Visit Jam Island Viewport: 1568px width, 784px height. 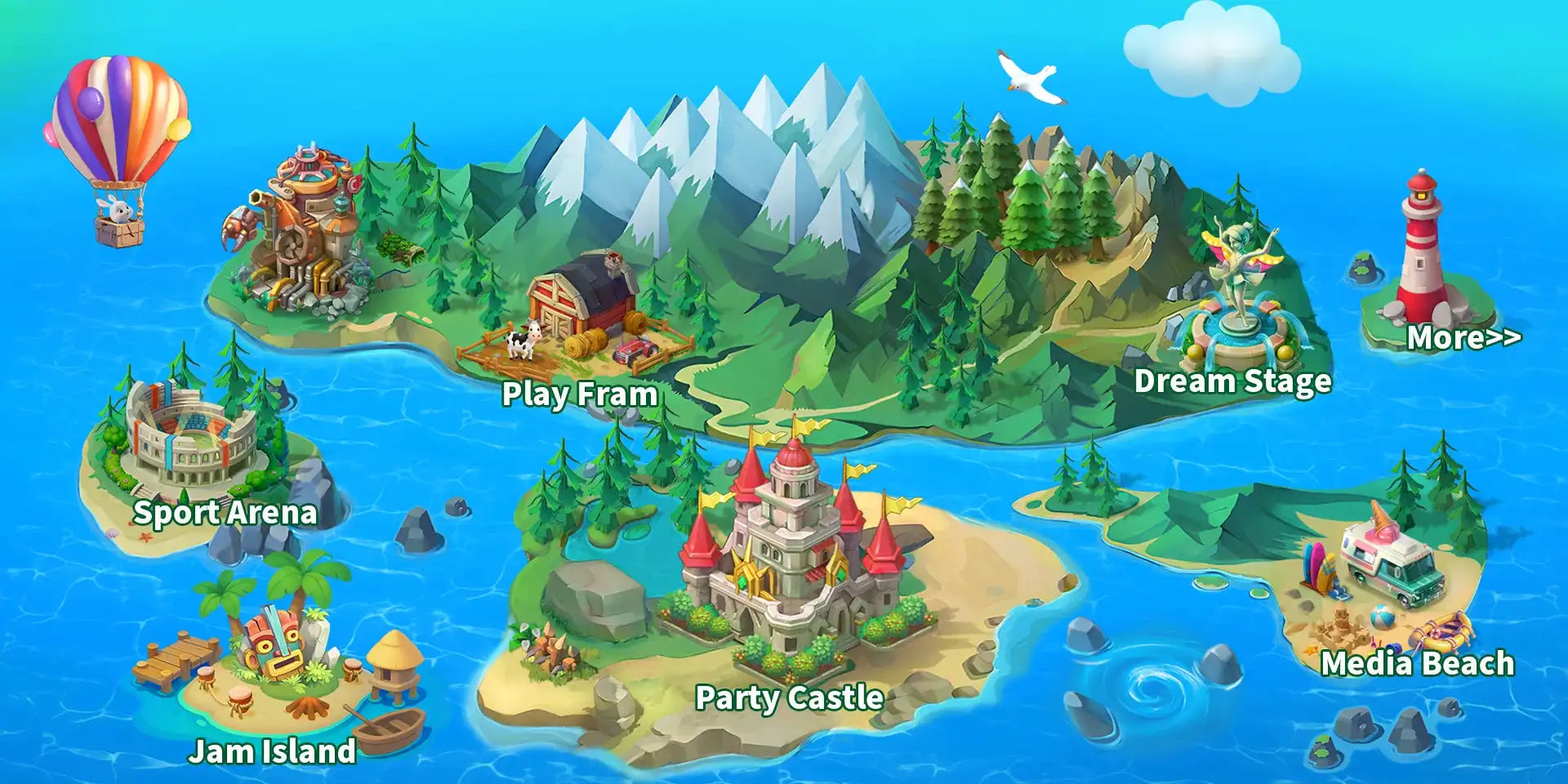272,751
